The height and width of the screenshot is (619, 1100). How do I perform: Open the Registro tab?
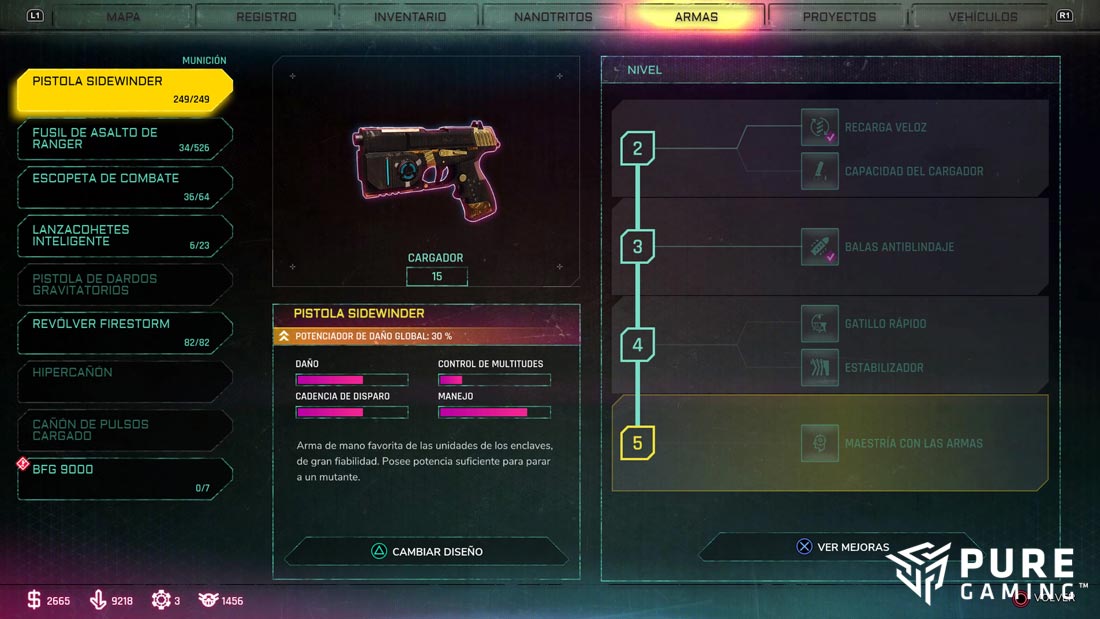pyautogui.click(x=266, y=17)
